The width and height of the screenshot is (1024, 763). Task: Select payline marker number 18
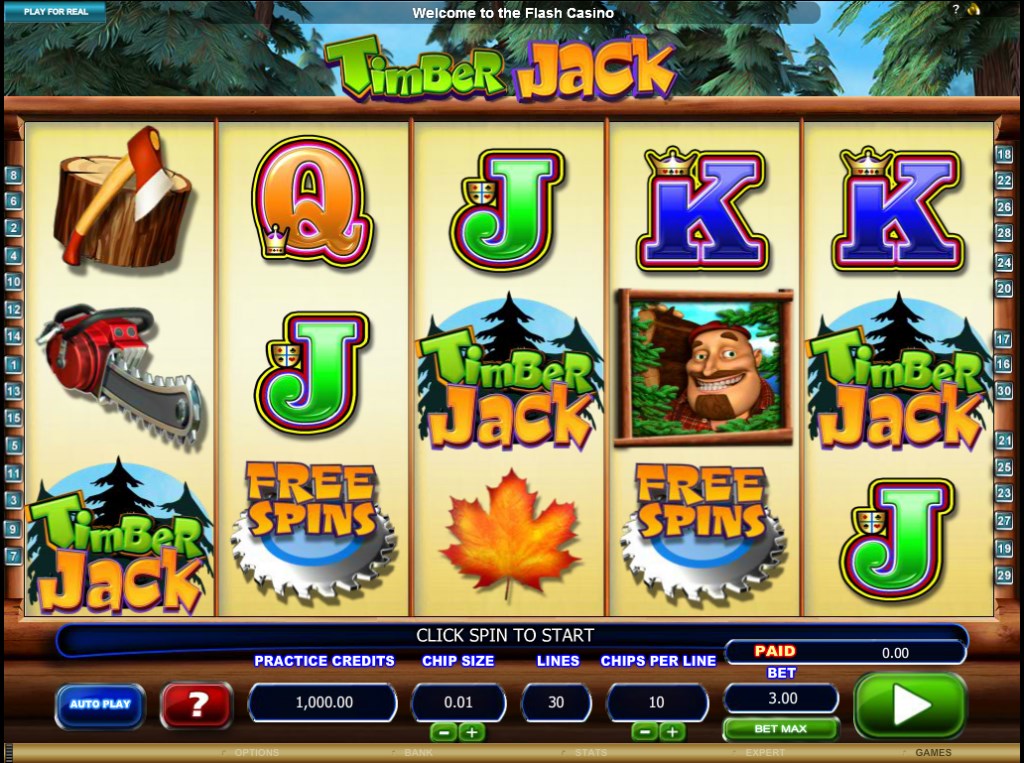(x=1004, y=155)
